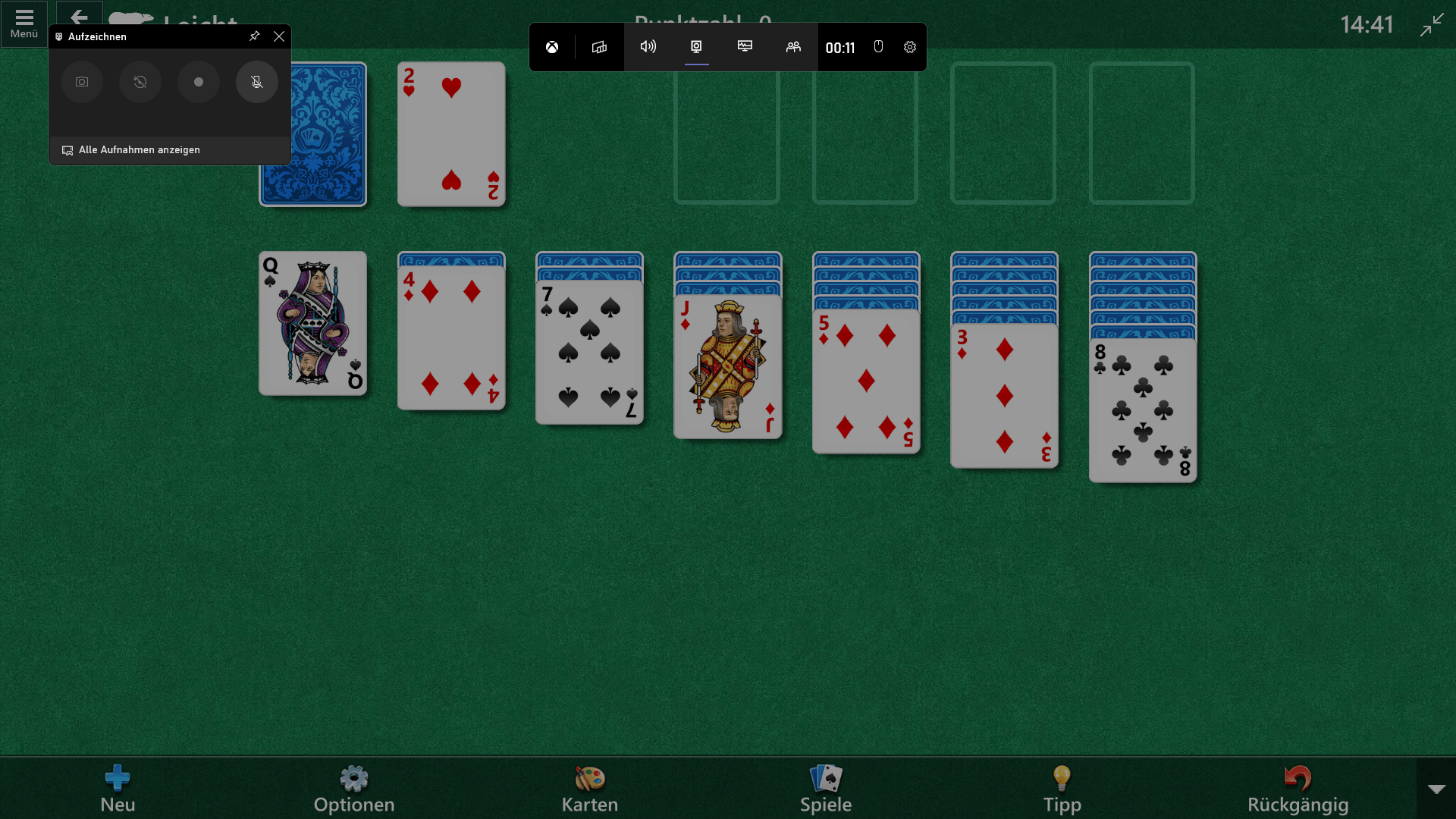The height and width of the screenshot is (819, 1456).
Task: Start a new game with Neu
Action: pos(118,789)
